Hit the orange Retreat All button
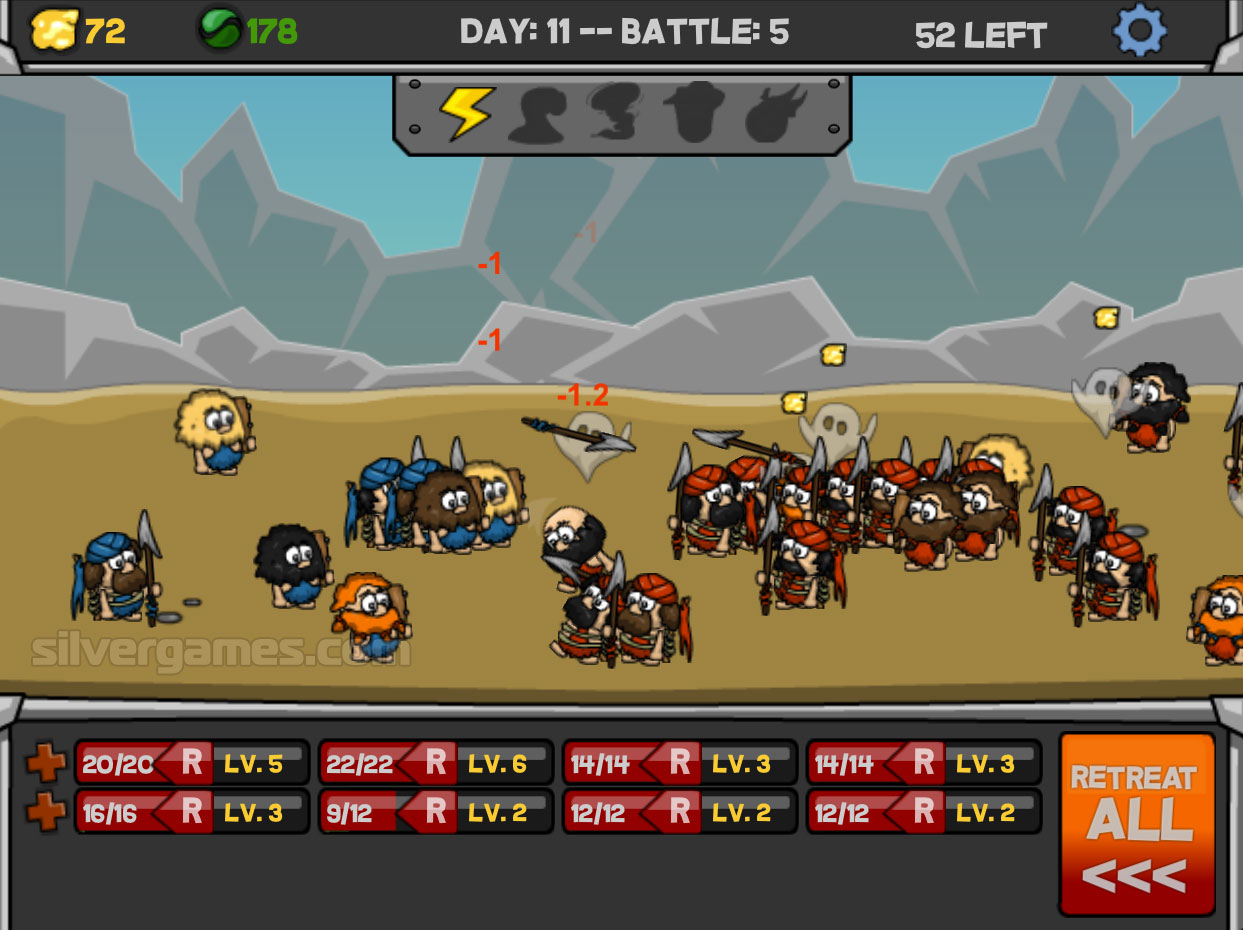The image size is (1243, 930). 1137,823
